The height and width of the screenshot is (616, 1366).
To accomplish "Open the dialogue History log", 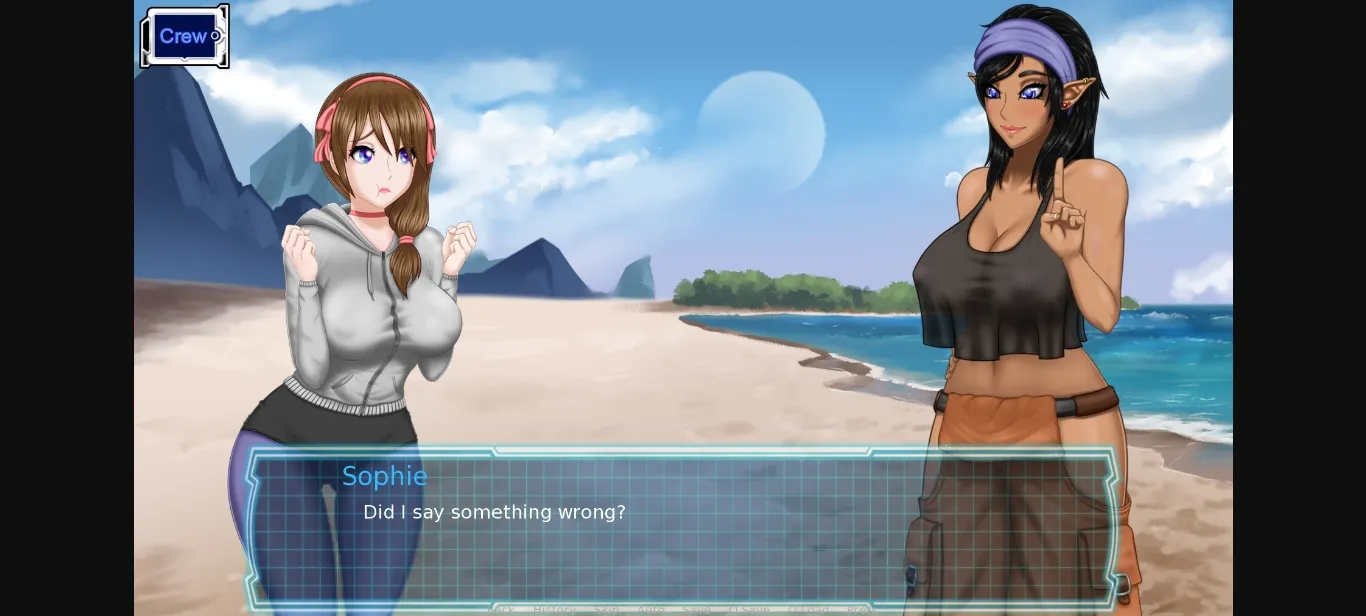I will tap(555, 609).
